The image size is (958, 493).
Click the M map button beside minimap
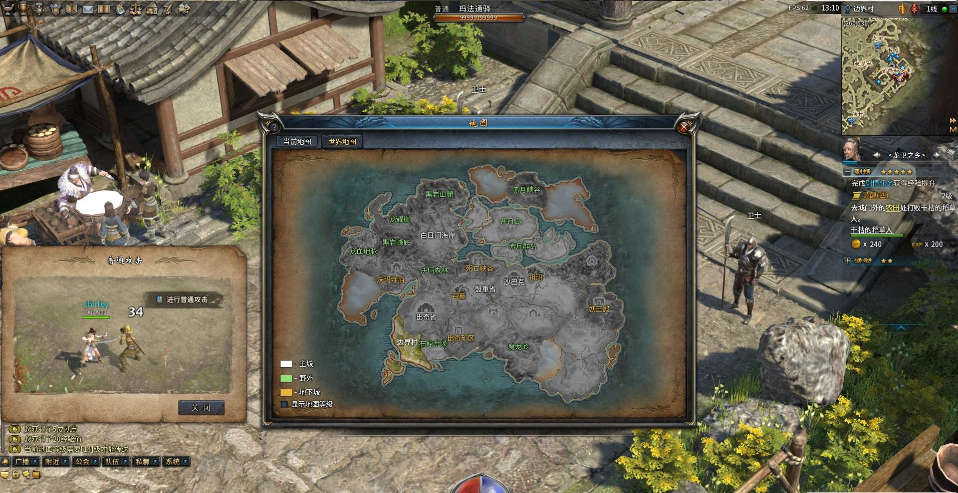click(951, 129)
